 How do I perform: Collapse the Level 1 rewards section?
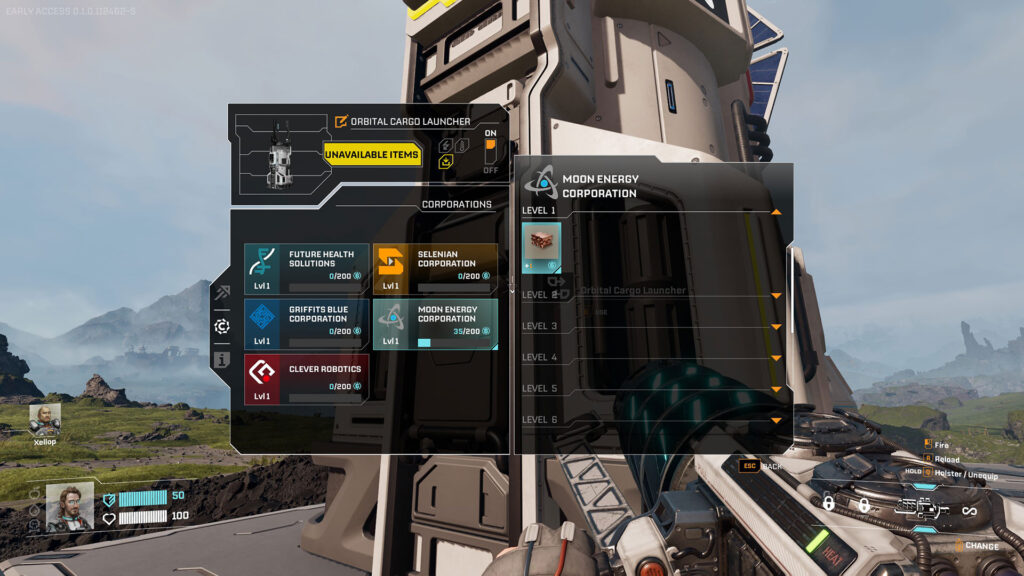[776, 212]
